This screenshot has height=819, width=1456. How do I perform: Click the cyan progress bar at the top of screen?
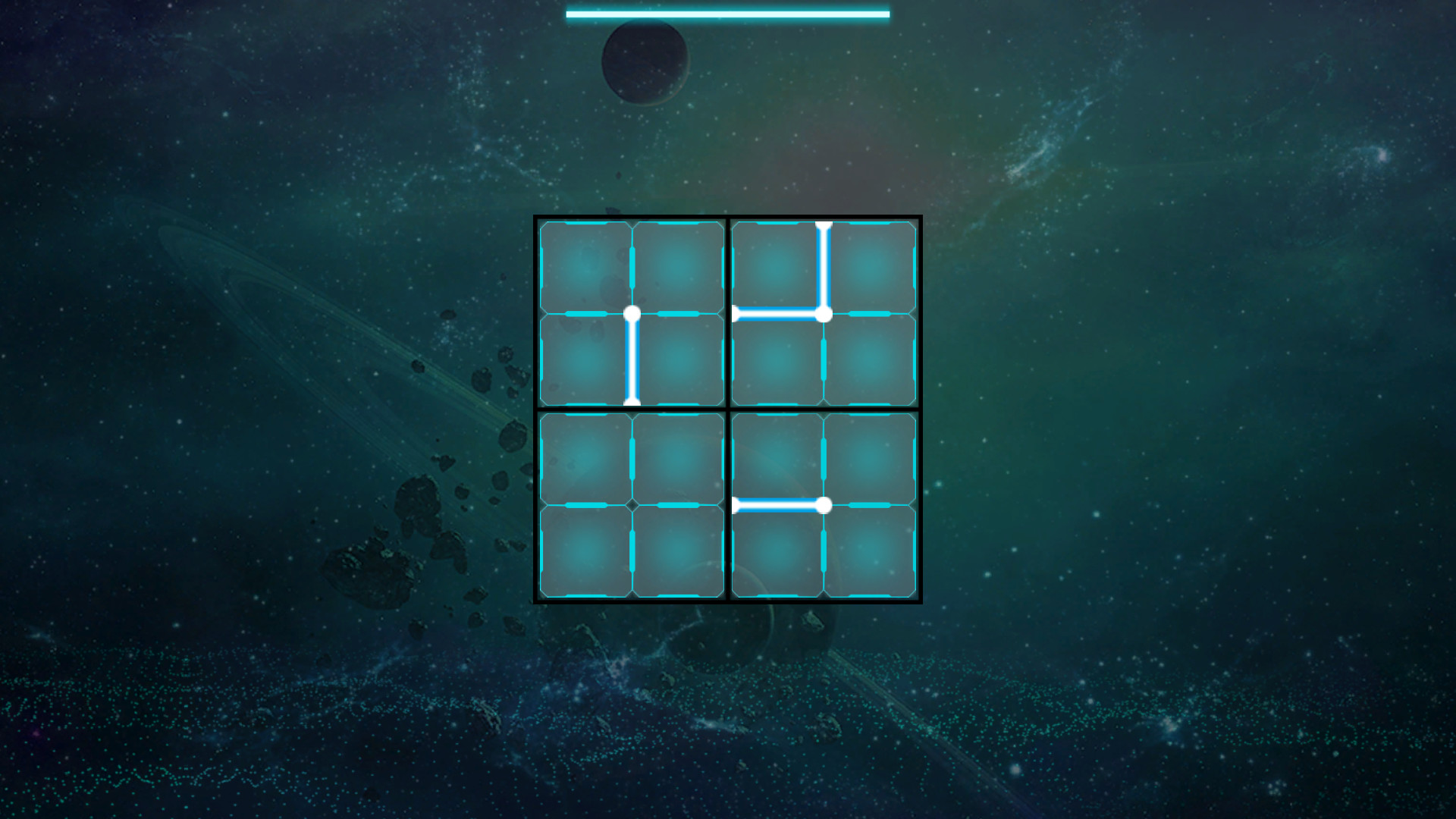[728, 12]
